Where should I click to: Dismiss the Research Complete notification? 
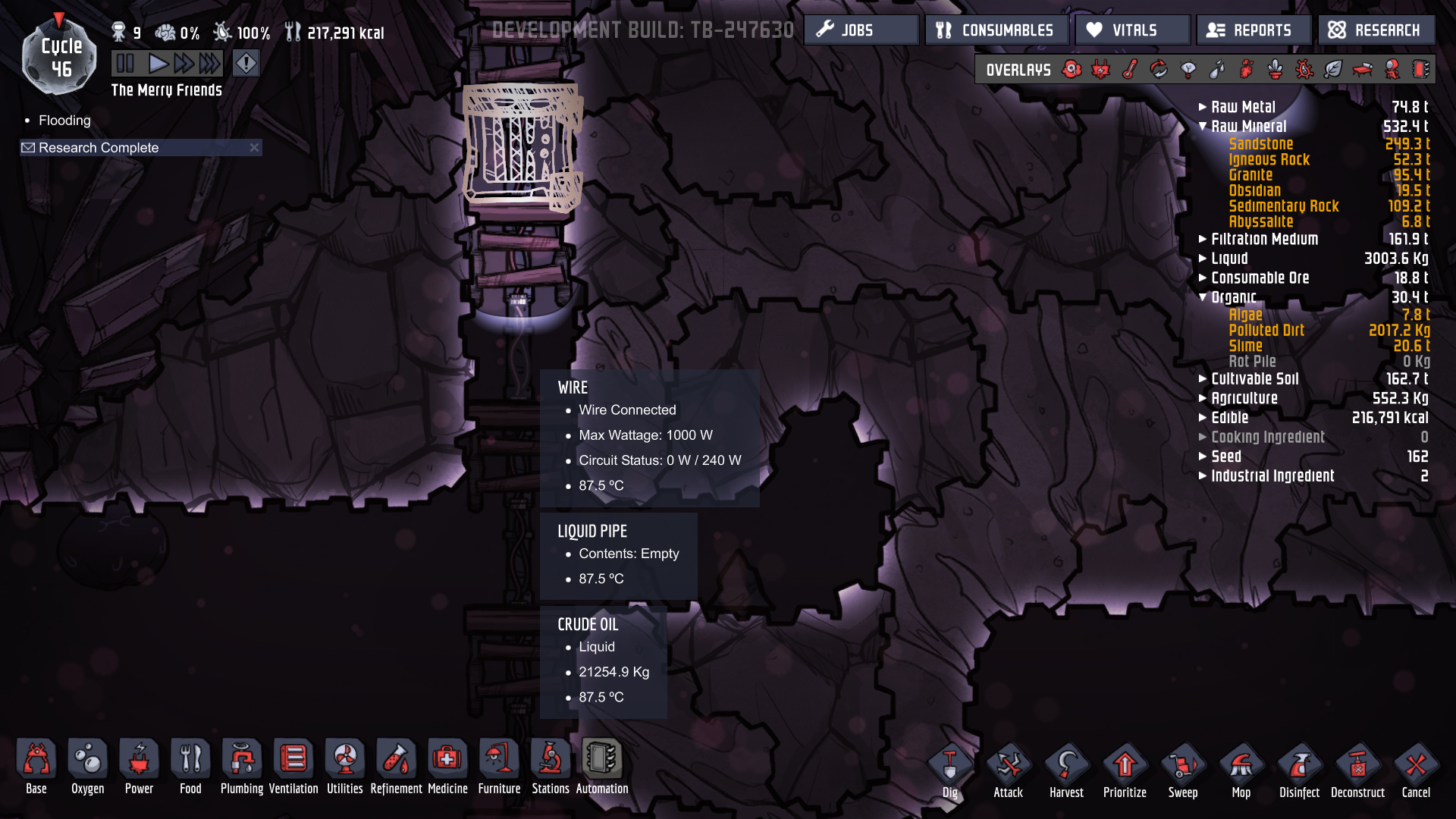(255, 147)
